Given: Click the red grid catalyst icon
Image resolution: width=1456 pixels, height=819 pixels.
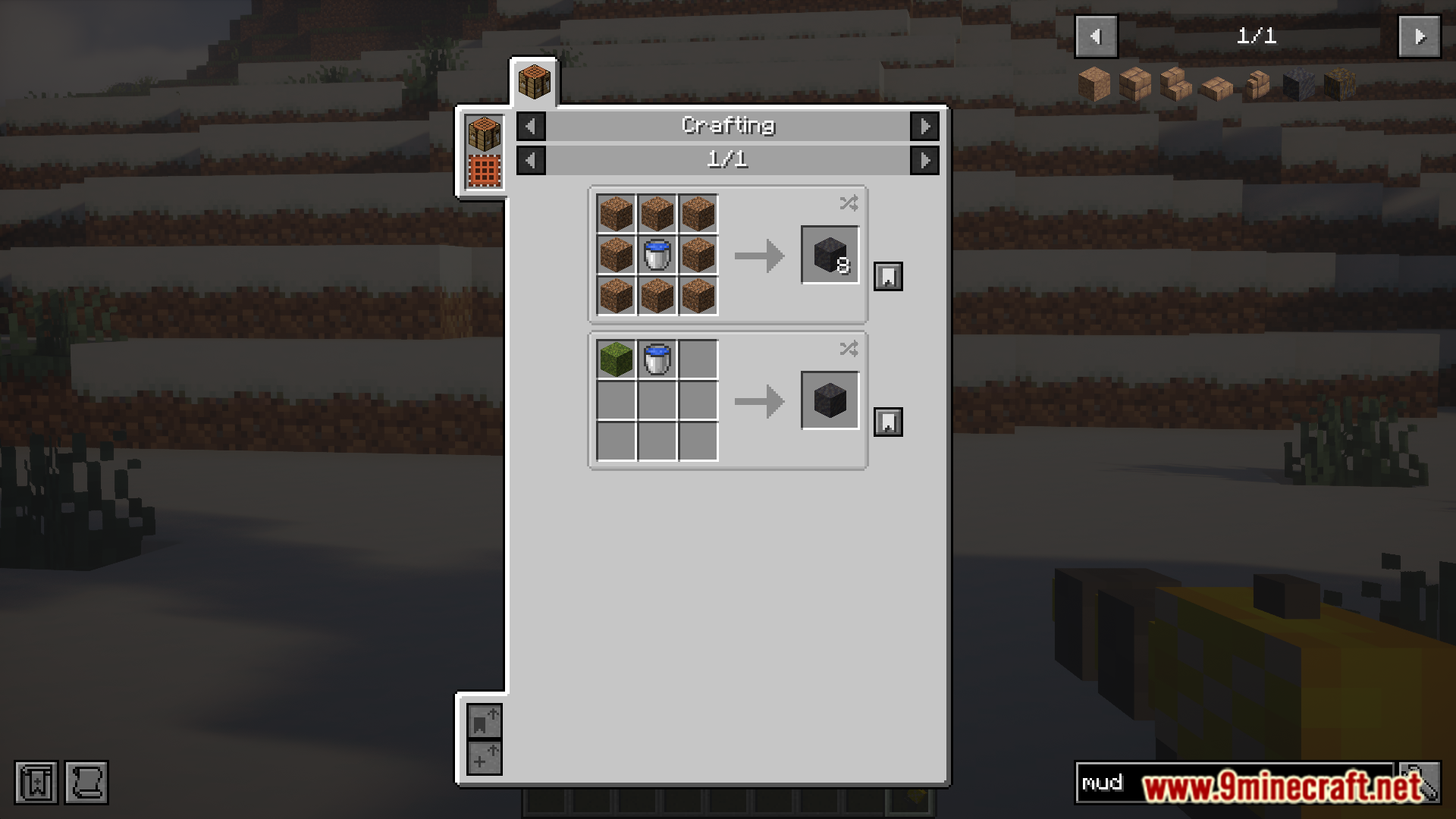Looking at the screenshot, I should (485, 171).
